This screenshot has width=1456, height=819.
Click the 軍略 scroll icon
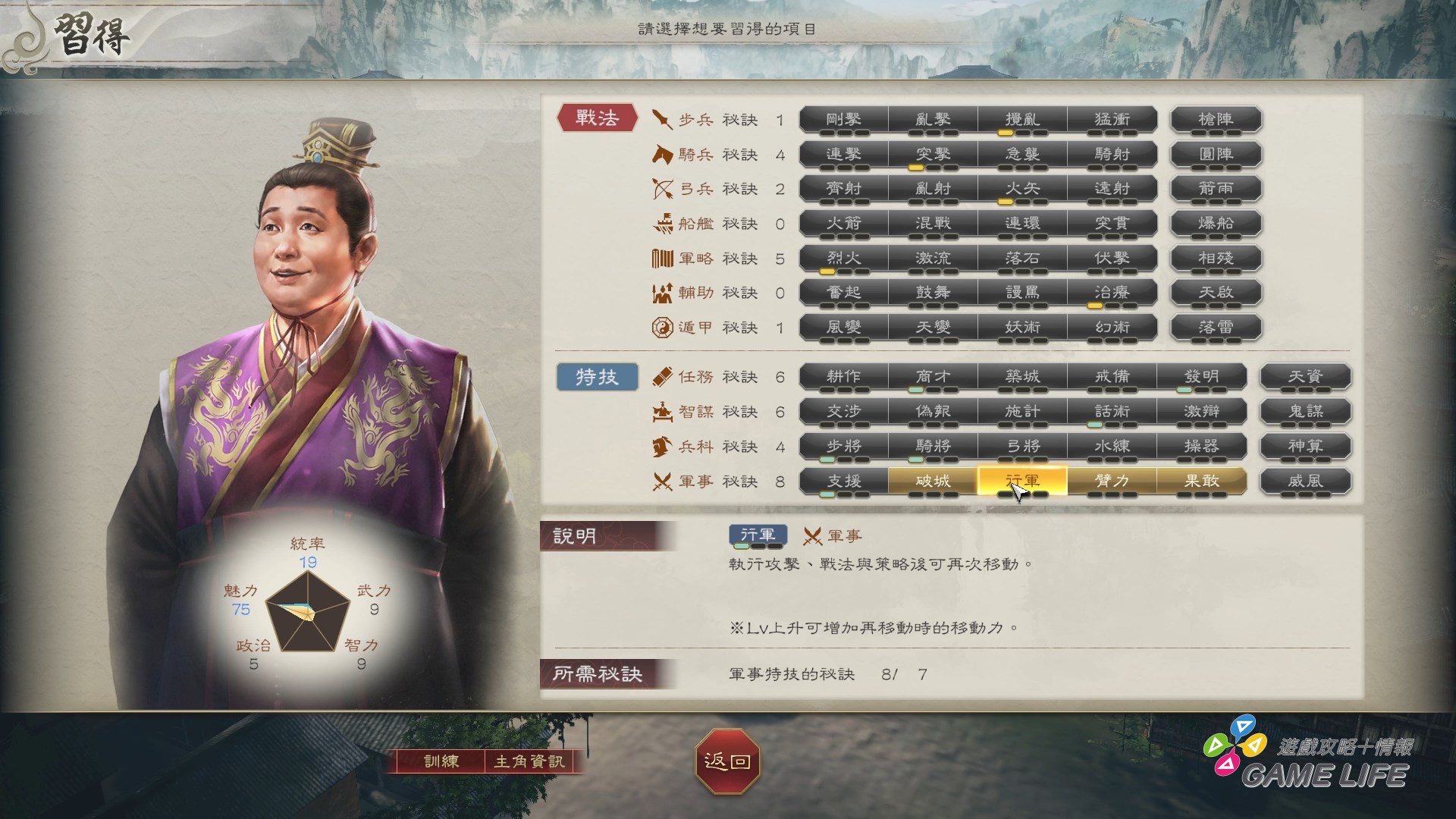click(x=659, y=258)
